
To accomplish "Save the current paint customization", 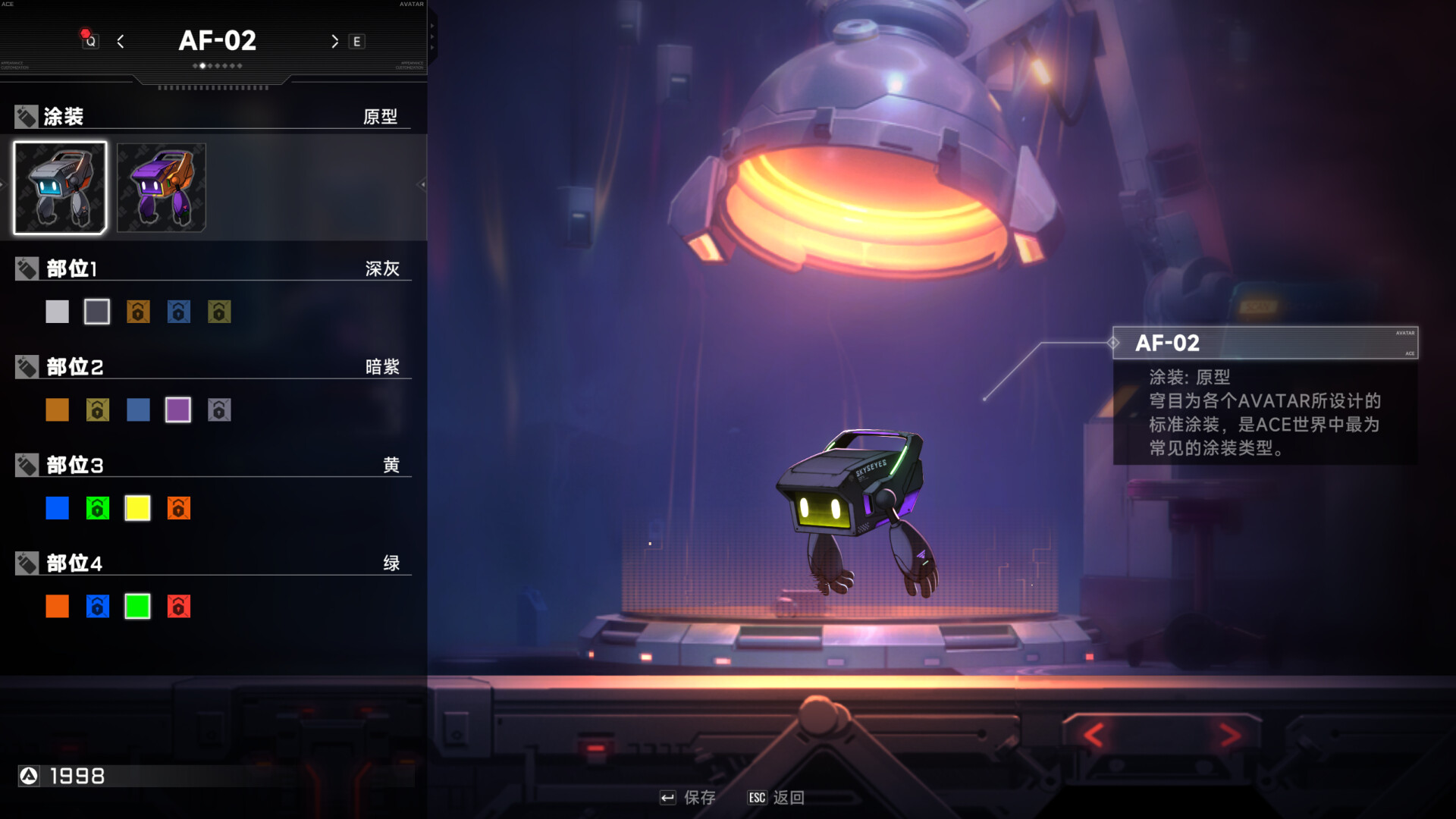I will pyautogui.click(x=689, y=798).
